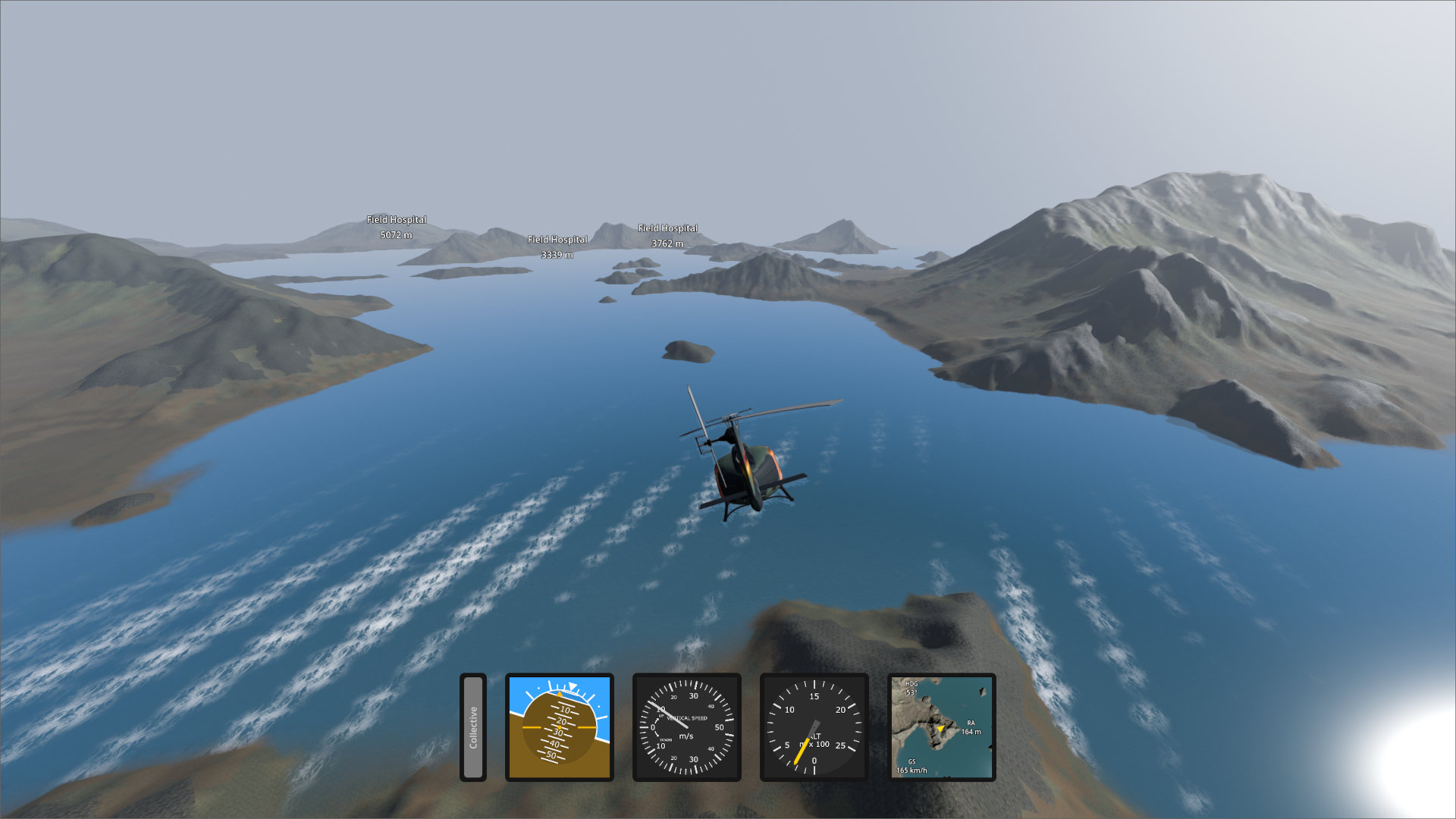Select the Field Hospital 5072 m waypoint marker

coord(397,227)
